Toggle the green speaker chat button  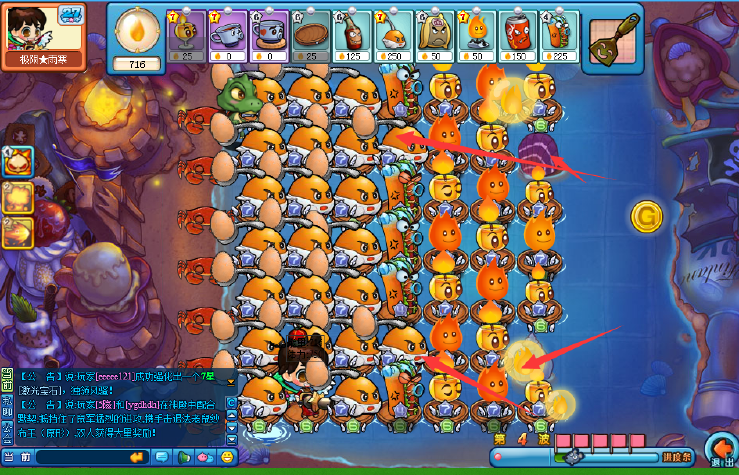point(184,457)
